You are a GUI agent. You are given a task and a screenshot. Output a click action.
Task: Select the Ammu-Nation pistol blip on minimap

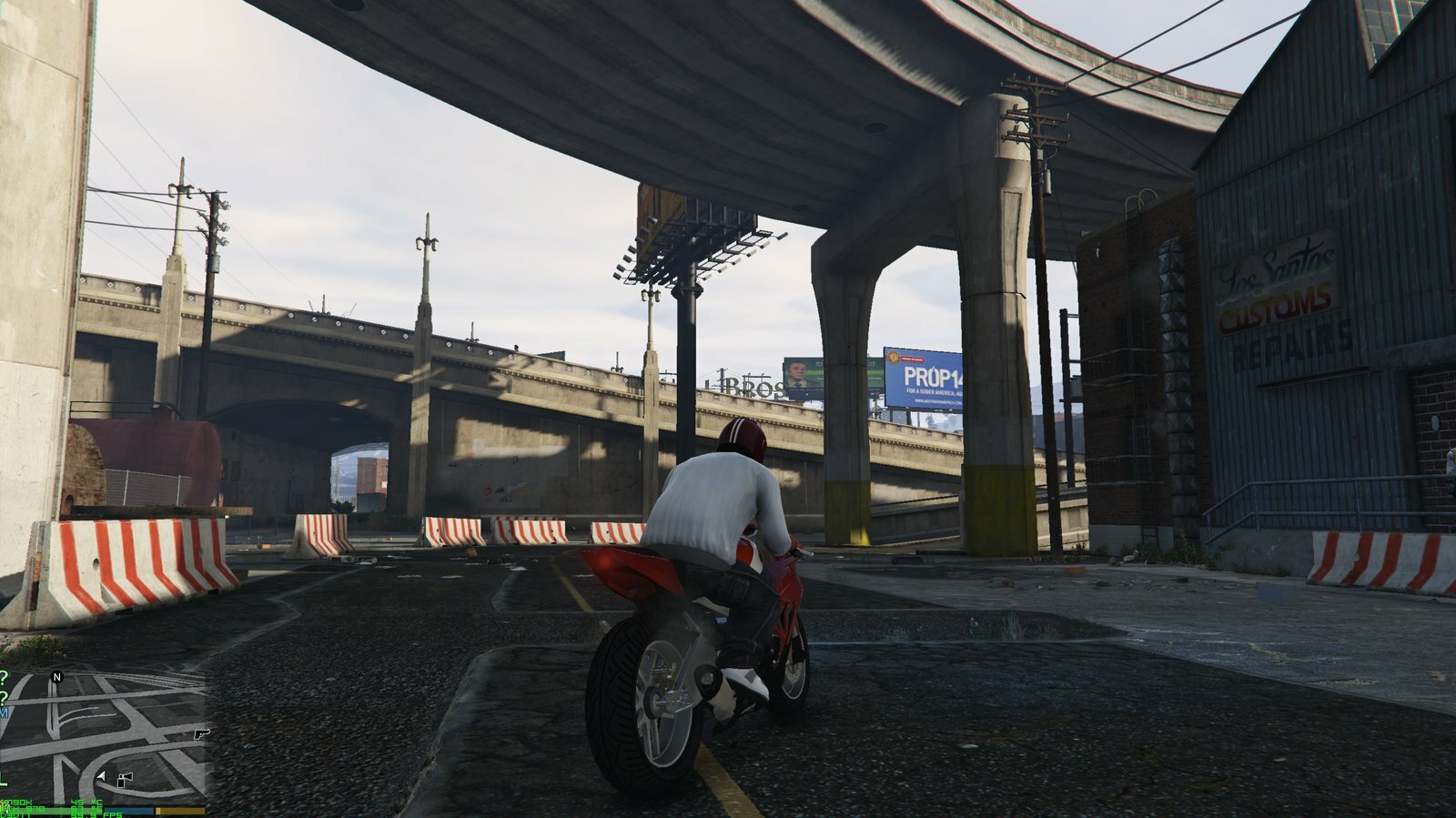click(x=201, y=732)
